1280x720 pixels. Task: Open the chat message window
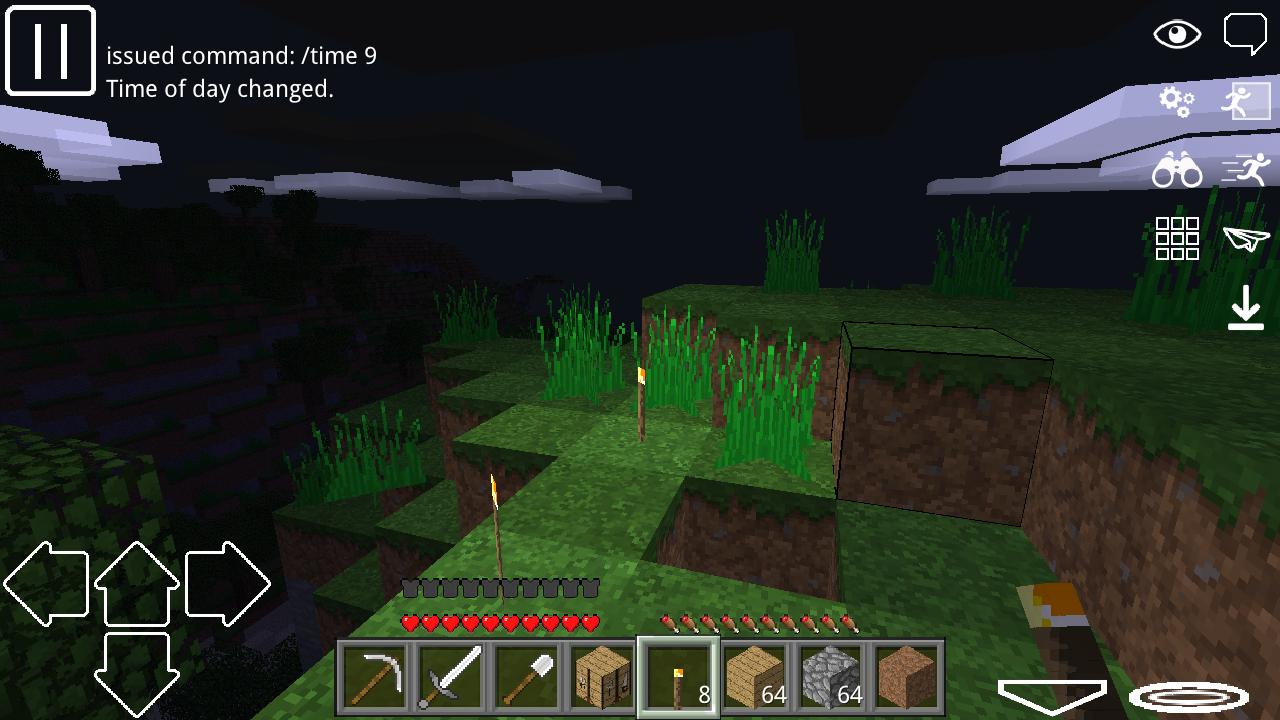click(1246, 32)
